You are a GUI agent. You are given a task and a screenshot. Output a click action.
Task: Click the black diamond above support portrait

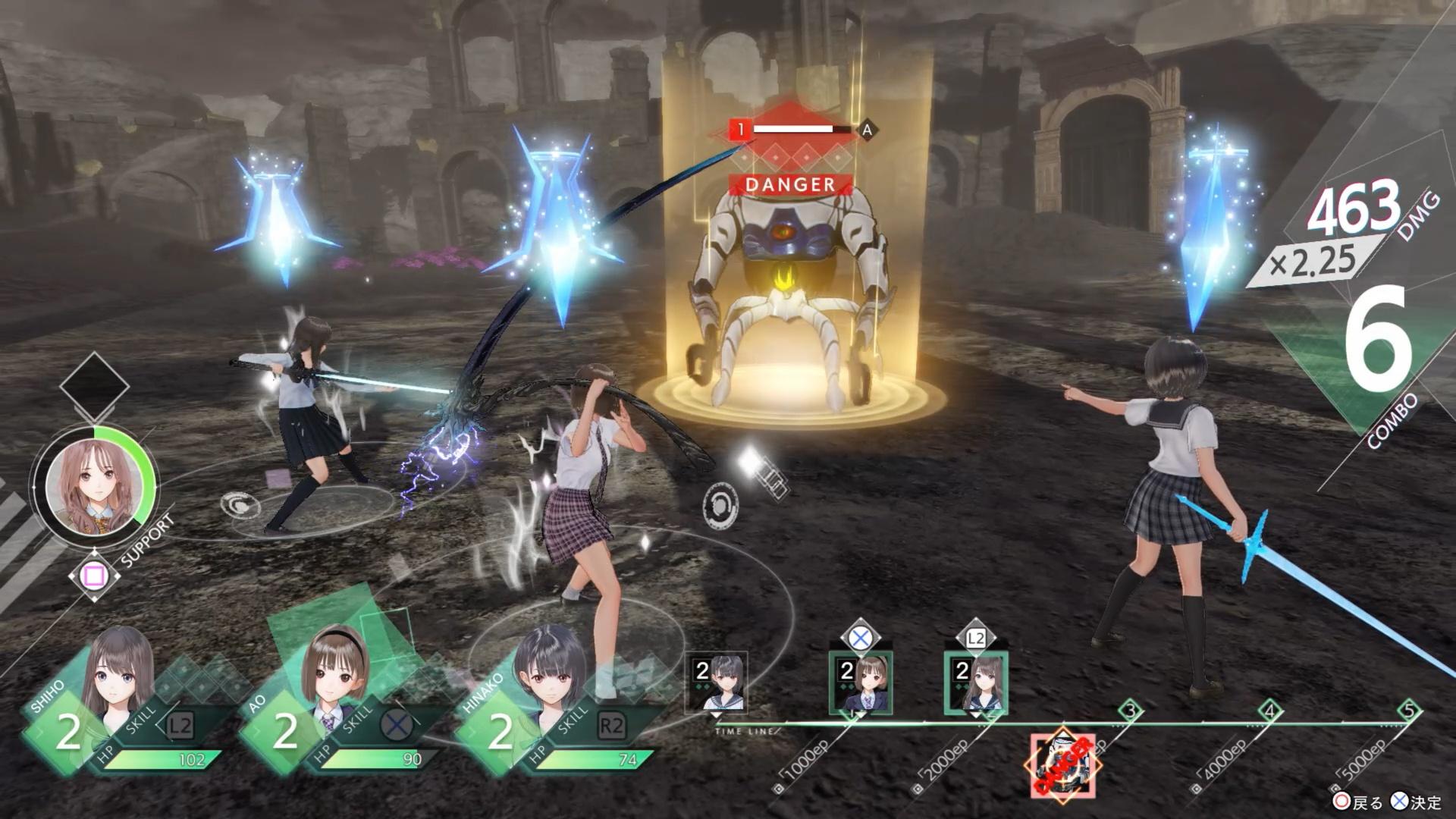coord(94,386)
